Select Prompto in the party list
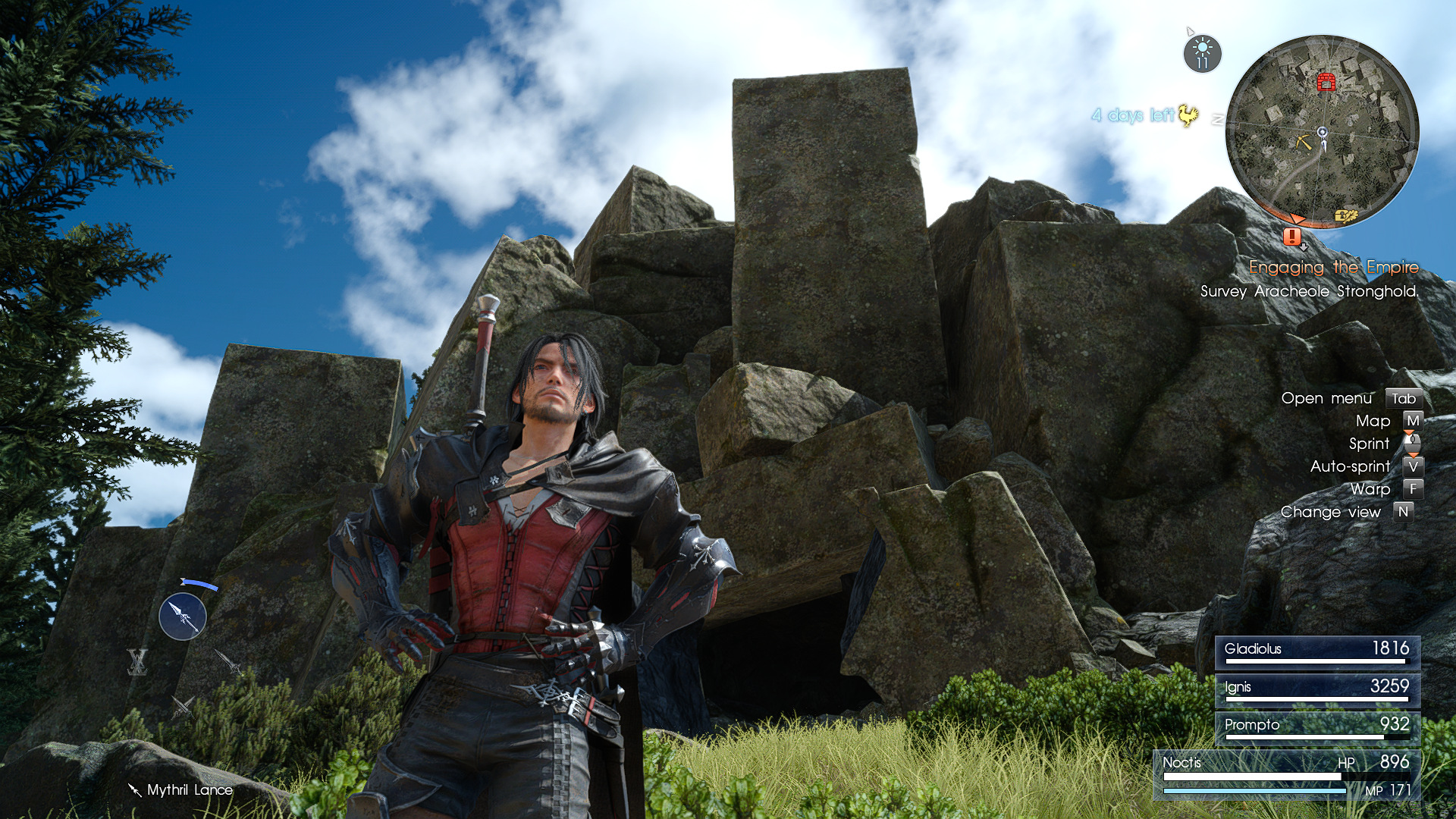Viewport: 1456px width, 819px height. (1317, 727)
